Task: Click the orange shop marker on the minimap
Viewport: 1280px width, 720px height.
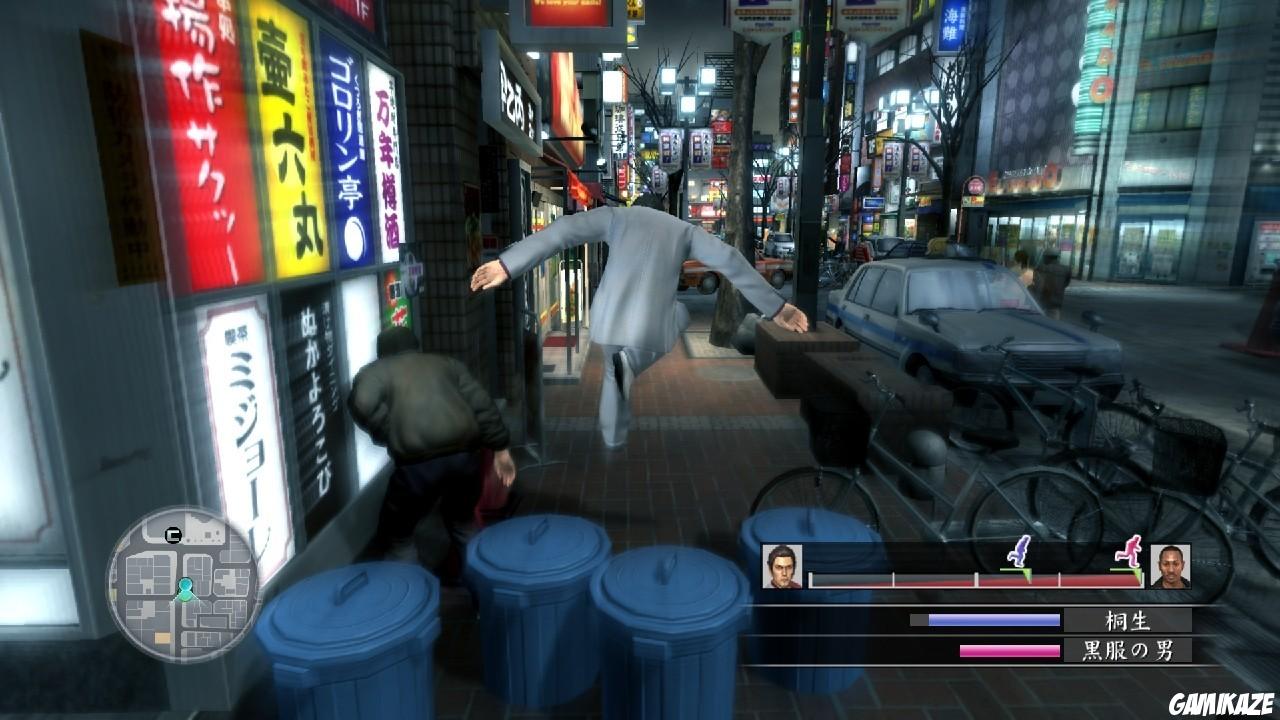Action: coord(160,636)
